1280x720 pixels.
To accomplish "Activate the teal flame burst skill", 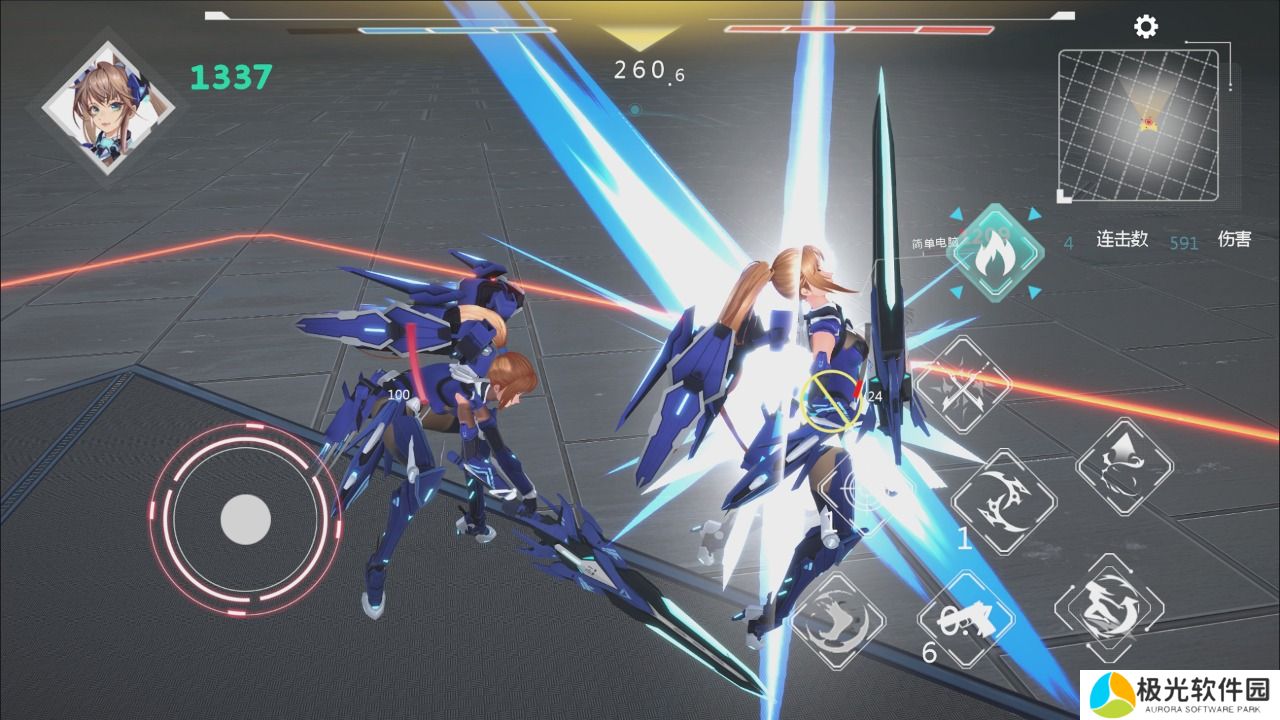I will pyautogui.click(x=994, y=254).
